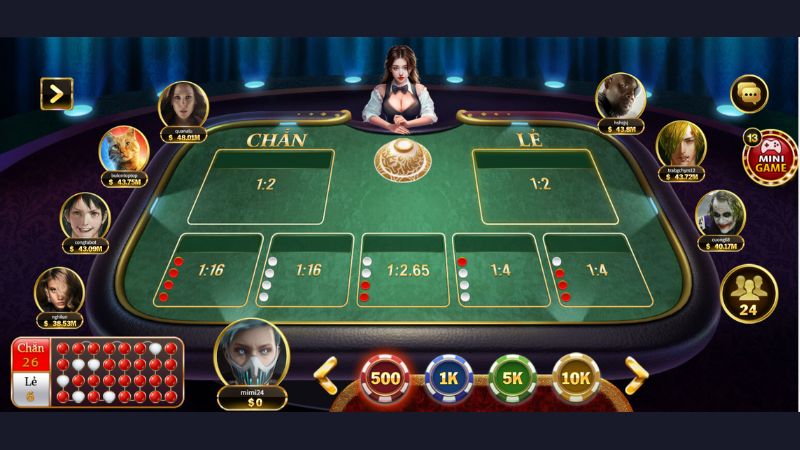This screenshot has height=450, width=800.
Task: Open the chat speech bubble button
Action: pyautogui.click(x=748, y=94)
